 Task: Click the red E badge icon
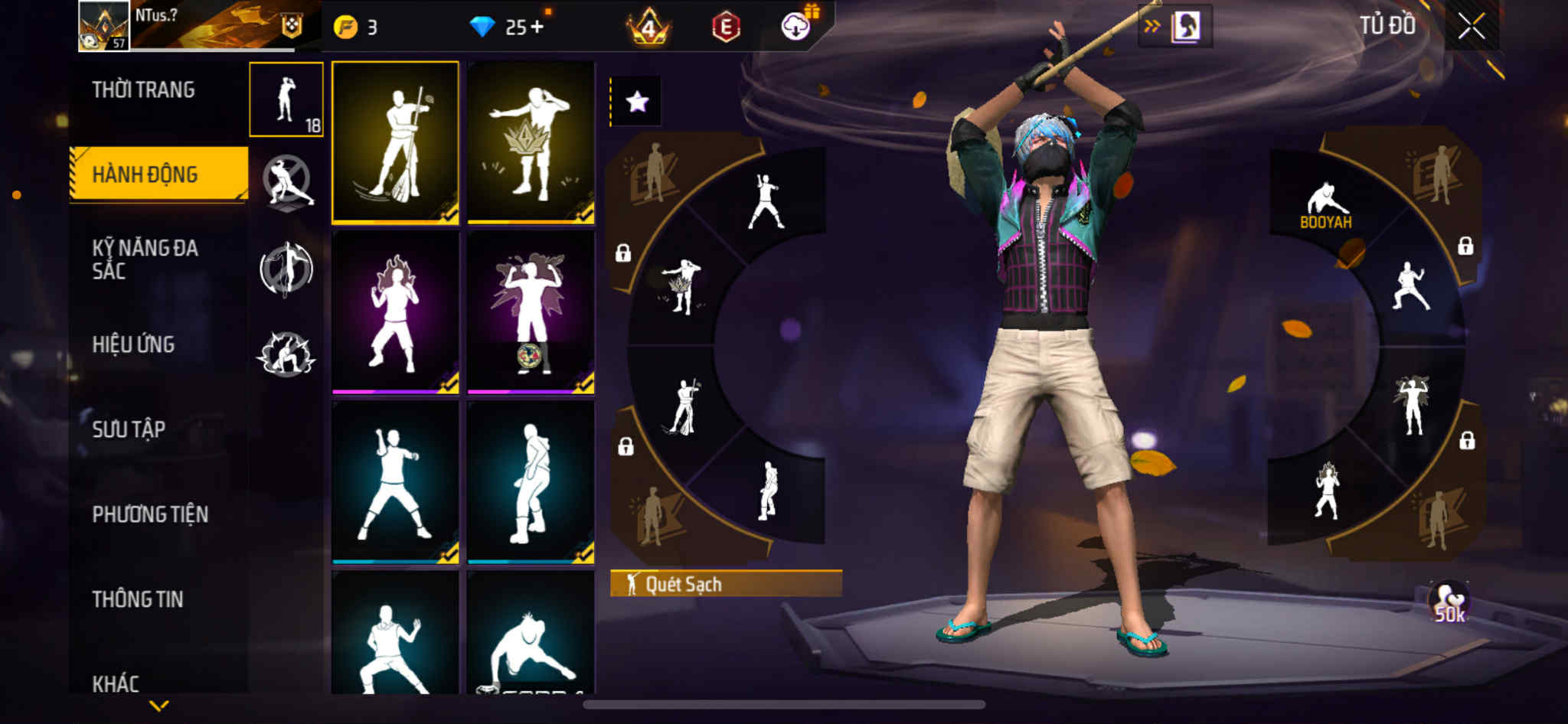pyautogui.click(x=725, y=28)
